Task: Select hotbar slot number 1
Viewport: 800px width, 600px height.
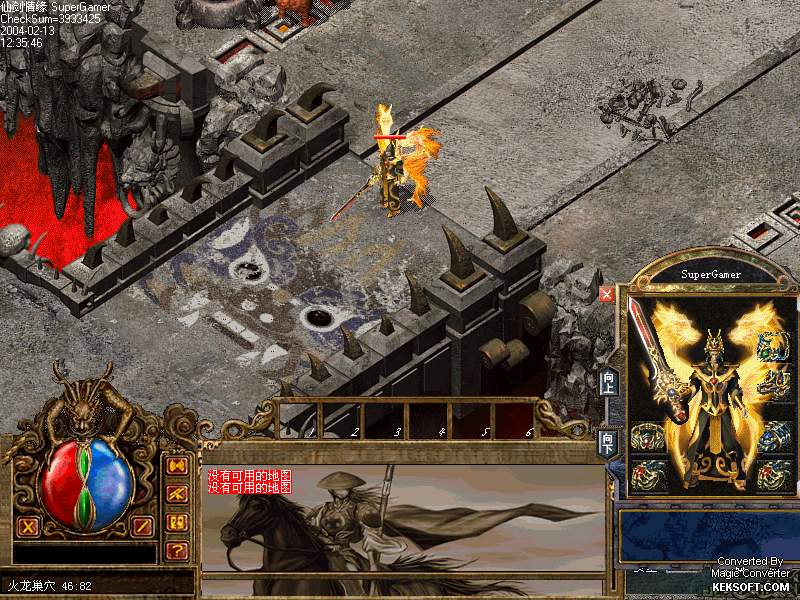Action: click(x=299, y=419)
